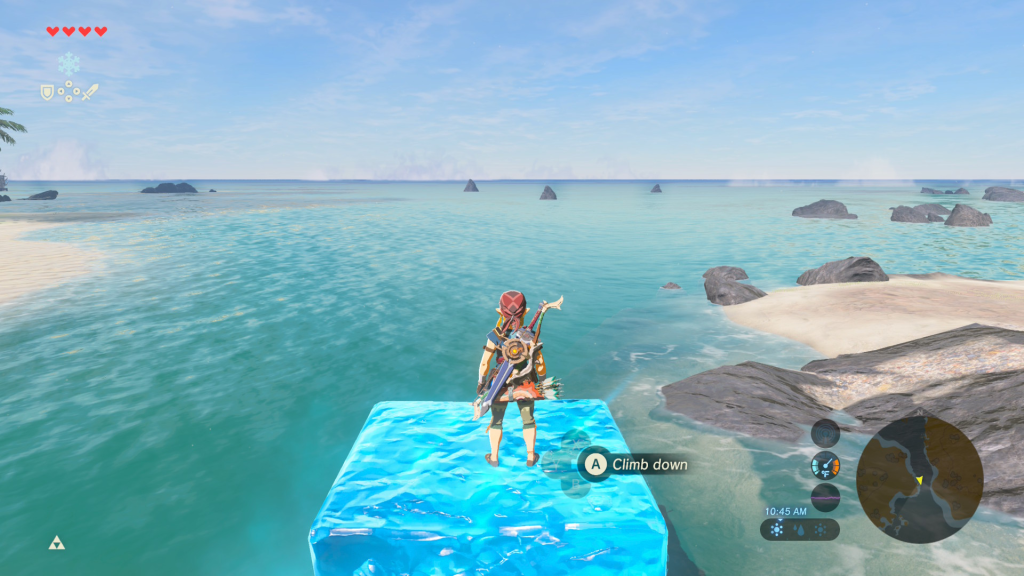Screen dimensions: 1024x576
Task: Click the shield quick-select icon
Action: tap(46, 92)
